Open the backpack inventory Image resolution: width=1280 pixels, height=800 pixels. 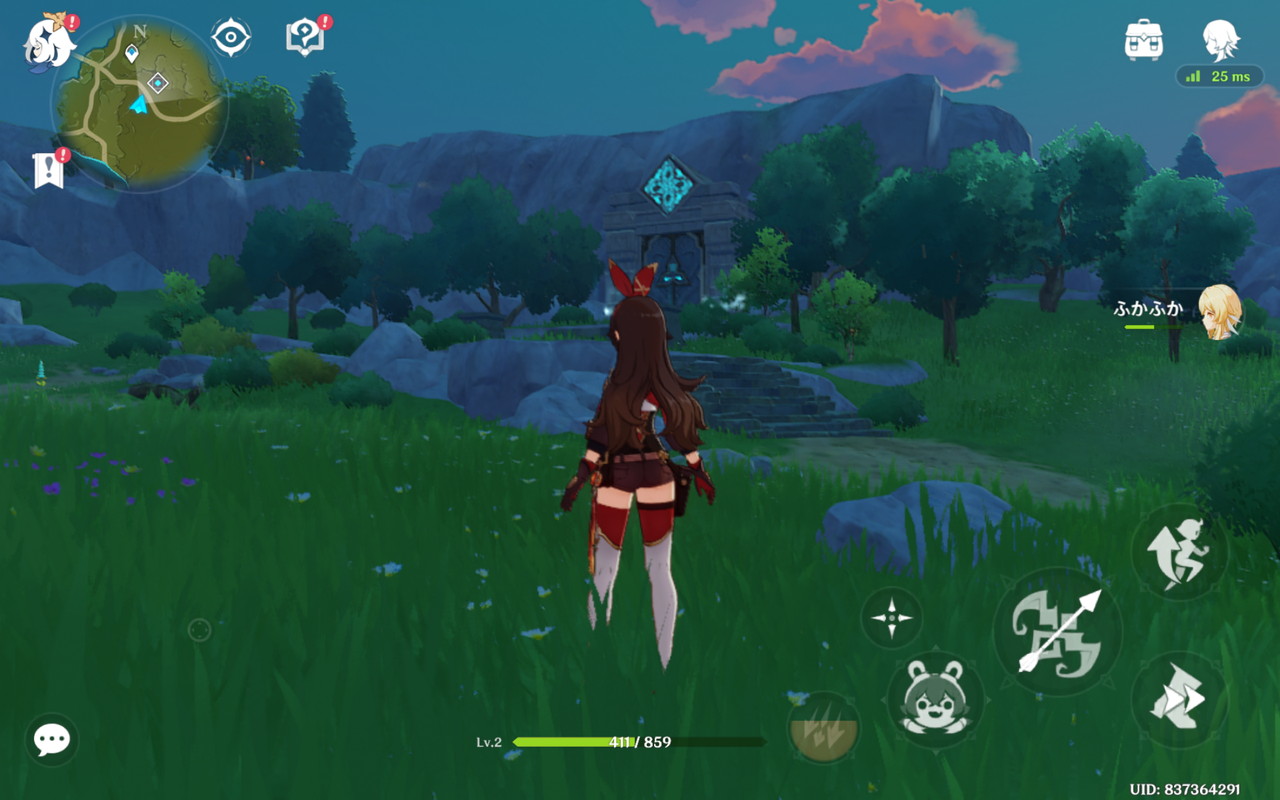[x=1143, y=40]
